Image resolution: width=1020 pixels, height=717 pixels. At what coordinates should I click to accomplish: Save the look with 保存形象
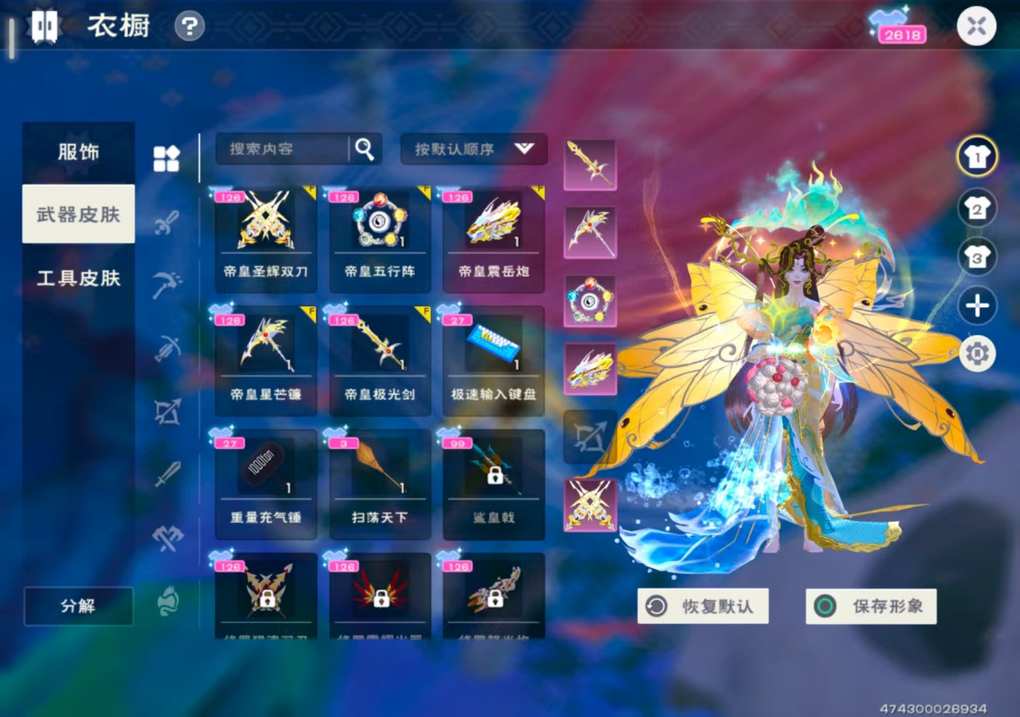[x=871, y=606]
